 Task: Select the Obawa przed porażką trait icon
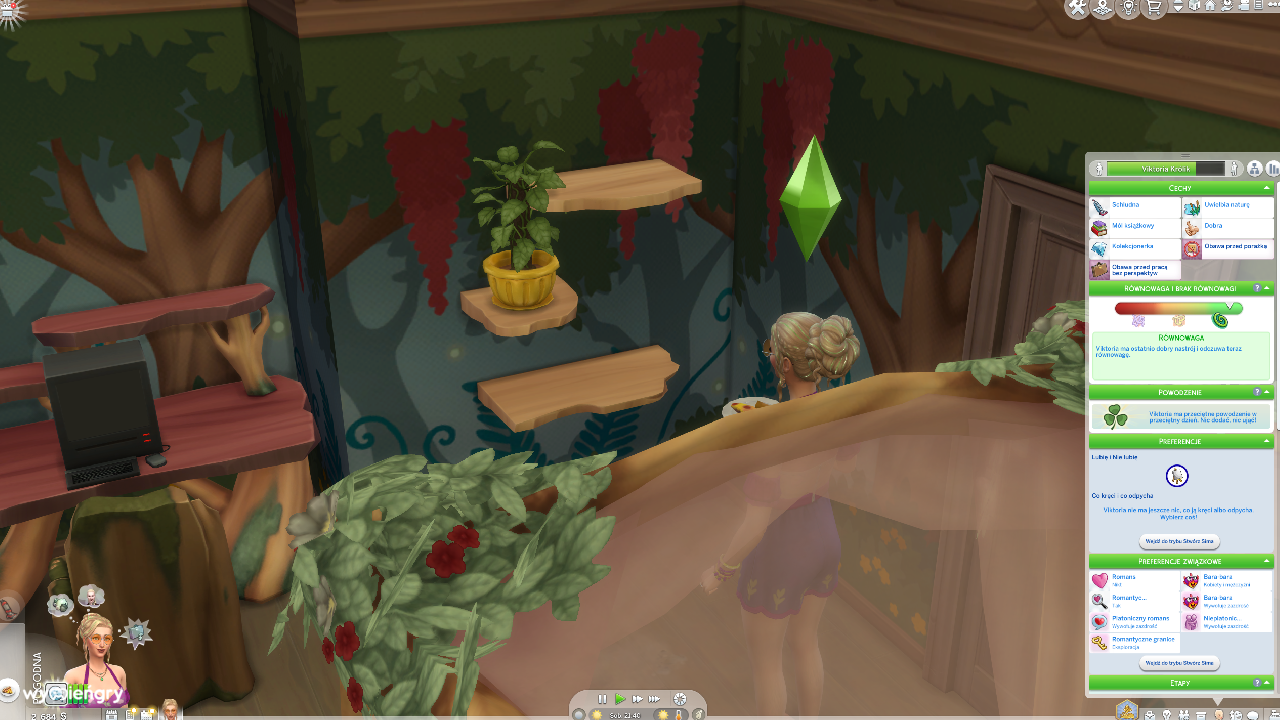[1192, 248]
